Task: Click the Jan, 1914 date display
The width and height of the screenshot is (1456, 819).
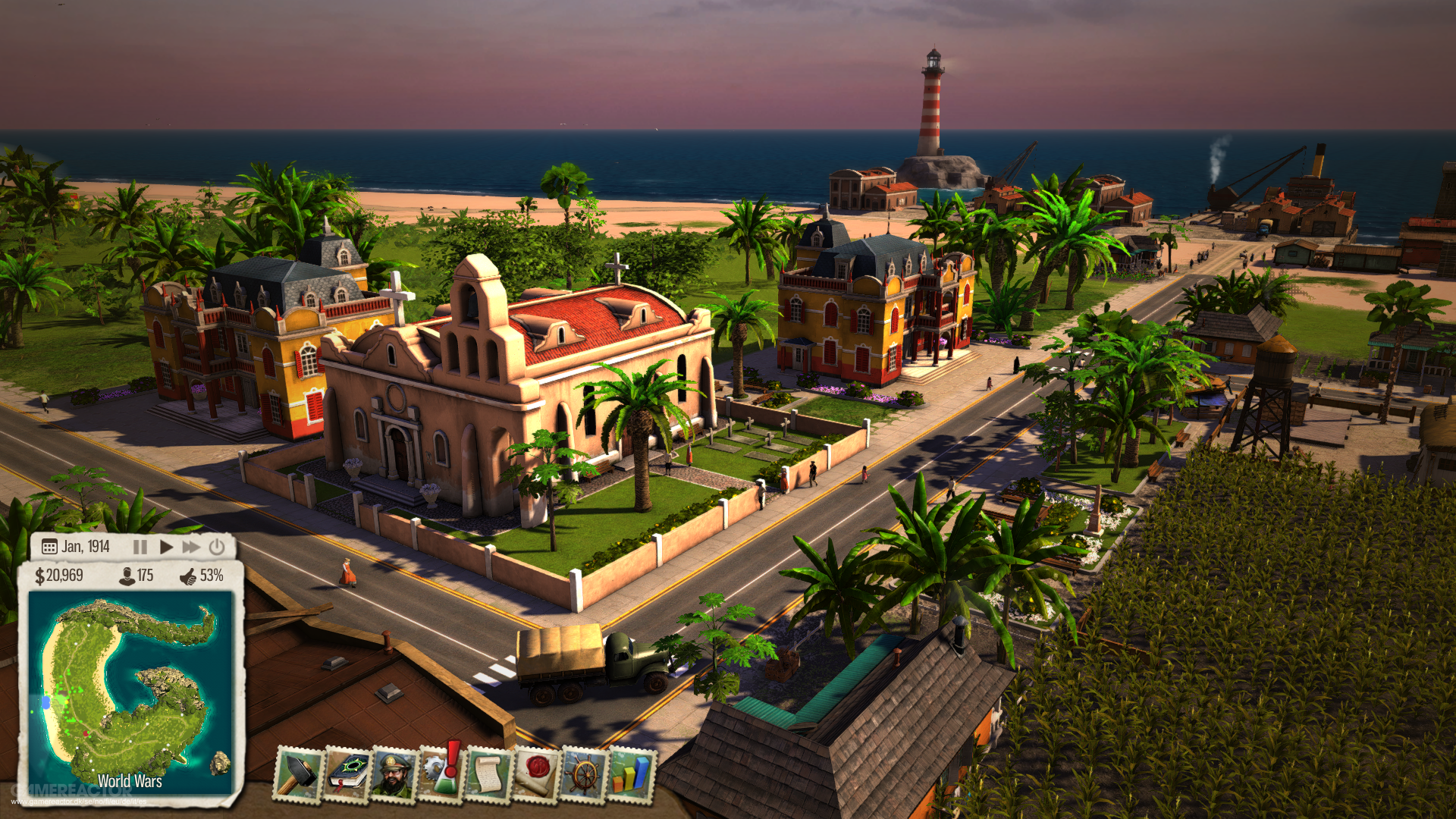Action: (85, 546)
